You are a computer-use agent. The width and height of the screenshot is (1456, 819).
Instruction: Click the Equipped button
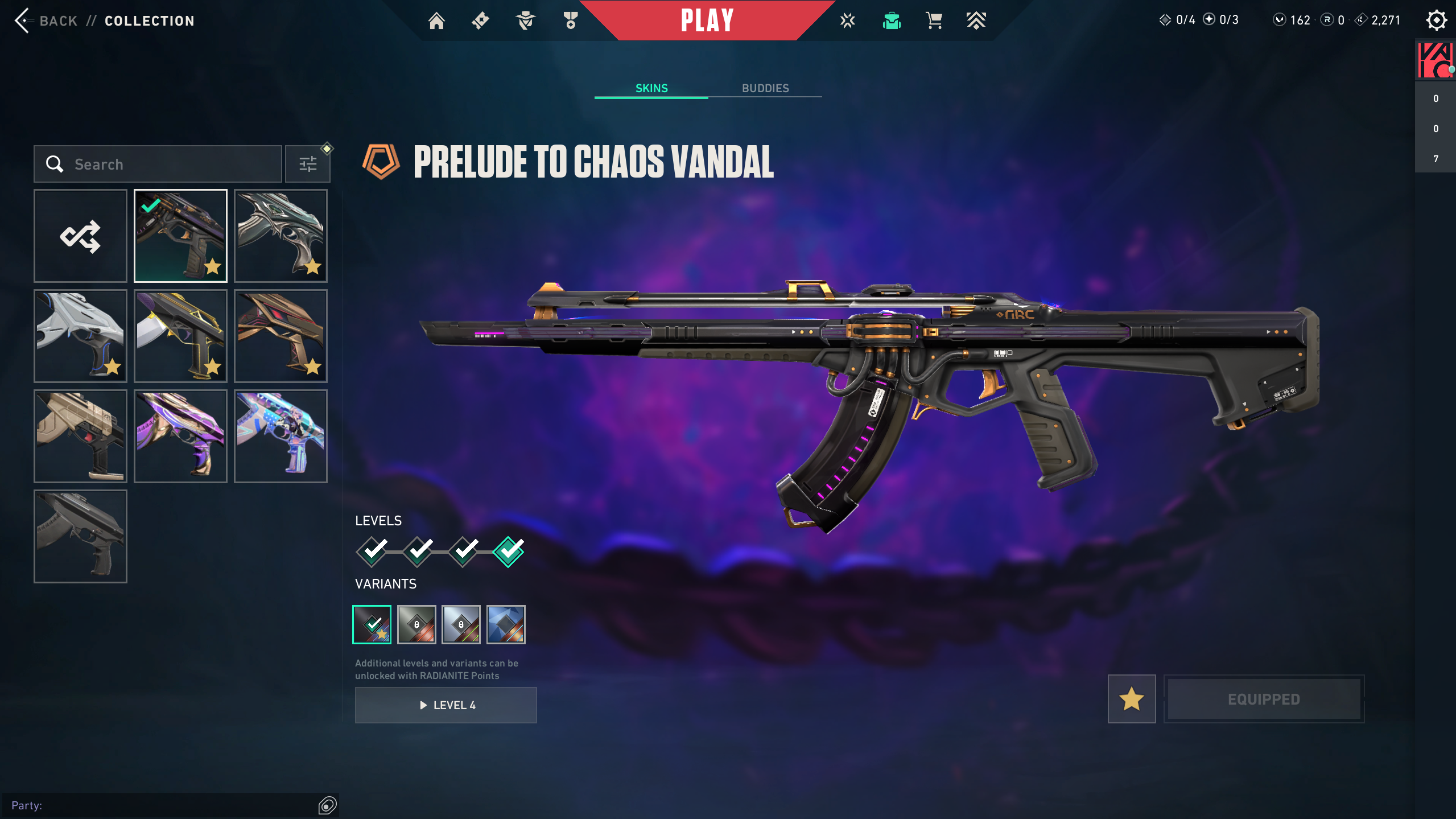click(x=1264, y=699)
